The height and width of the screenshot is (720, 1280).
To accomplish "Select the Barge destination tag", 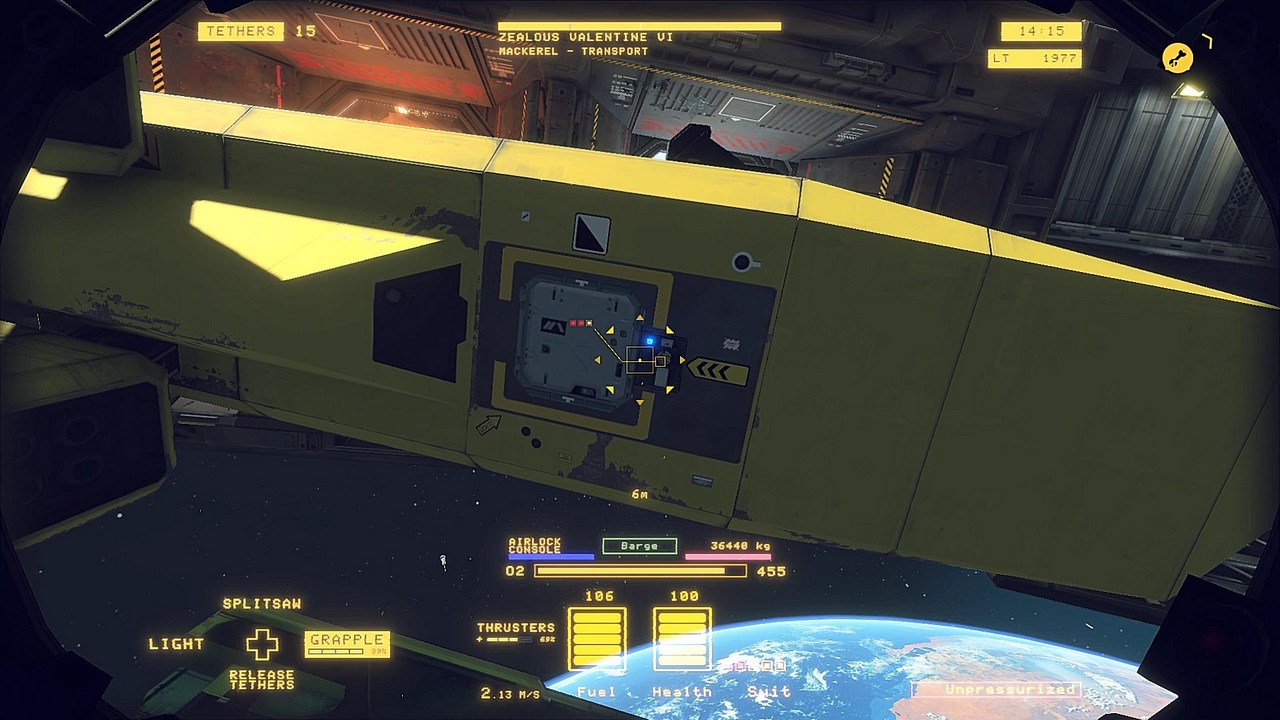I will [639, 546].
